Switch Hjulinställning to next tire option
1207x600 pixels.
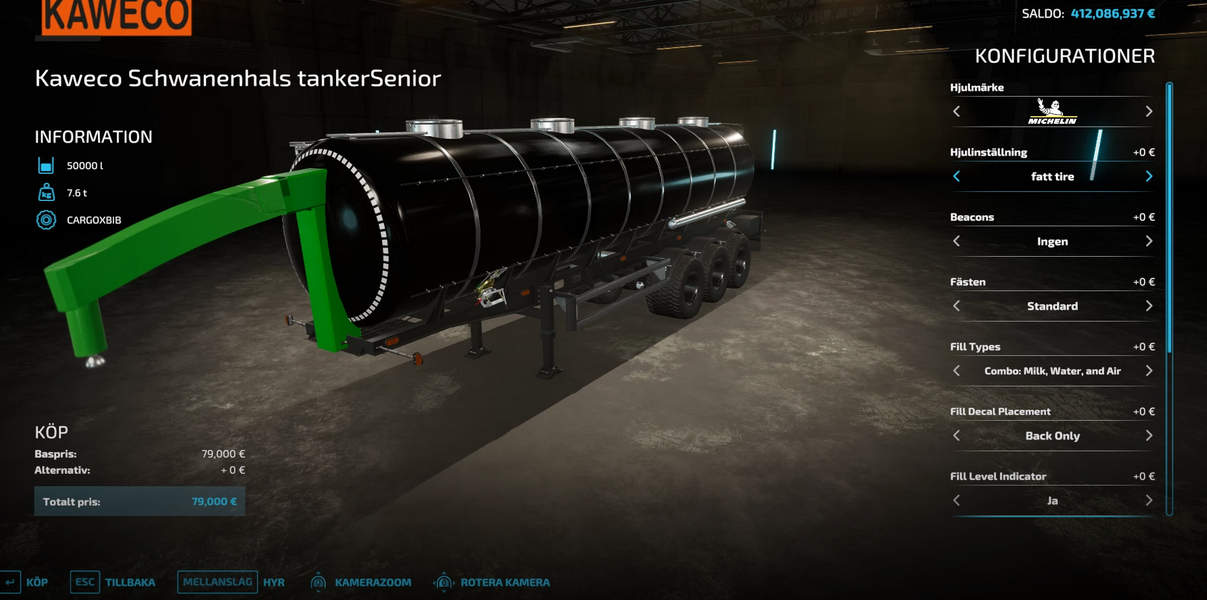coord(1148,177)
